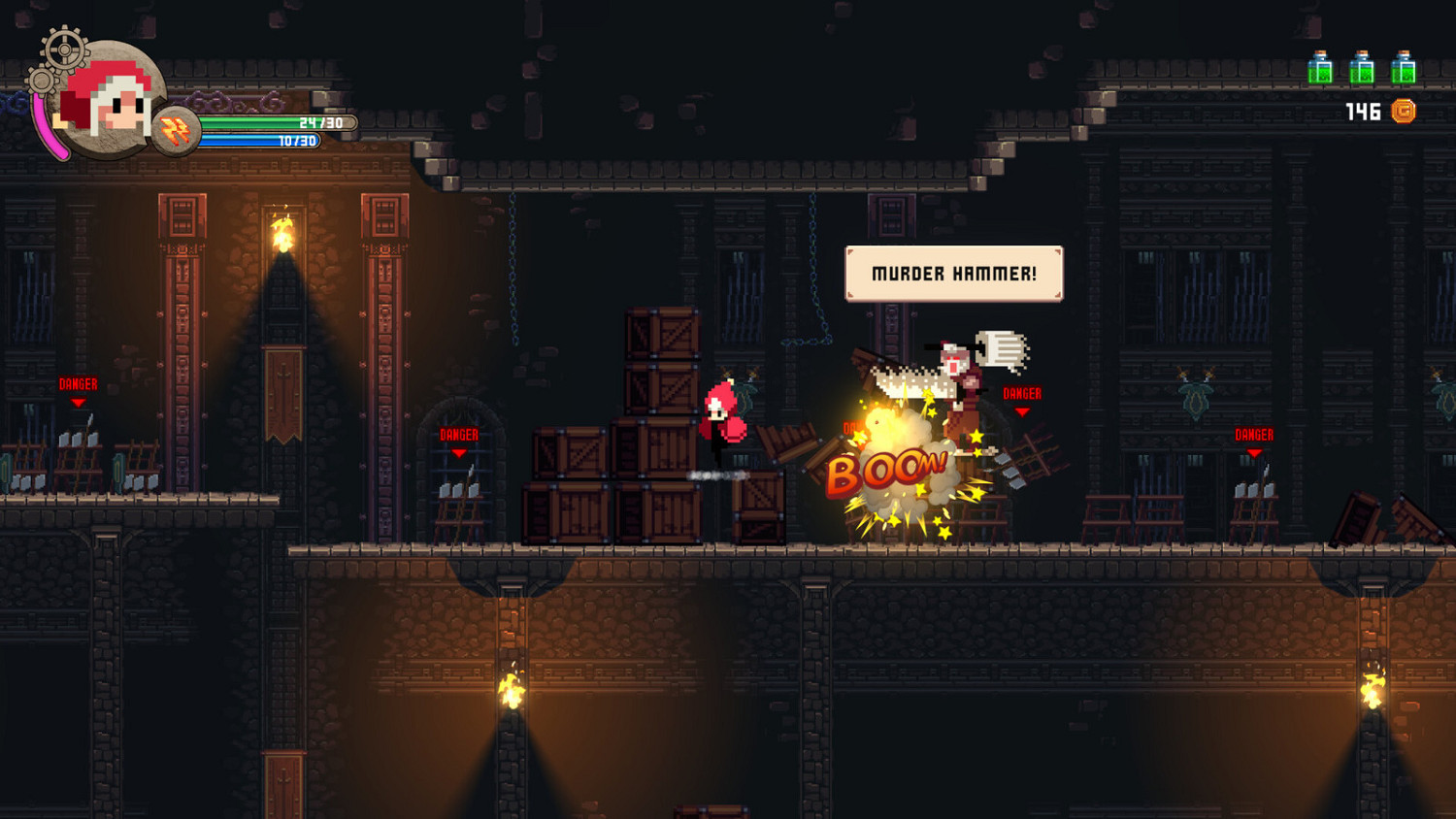Click the red-hooded player character
Screen dimensions: 1456x819
pyautogui.click(x=722, y=419)
